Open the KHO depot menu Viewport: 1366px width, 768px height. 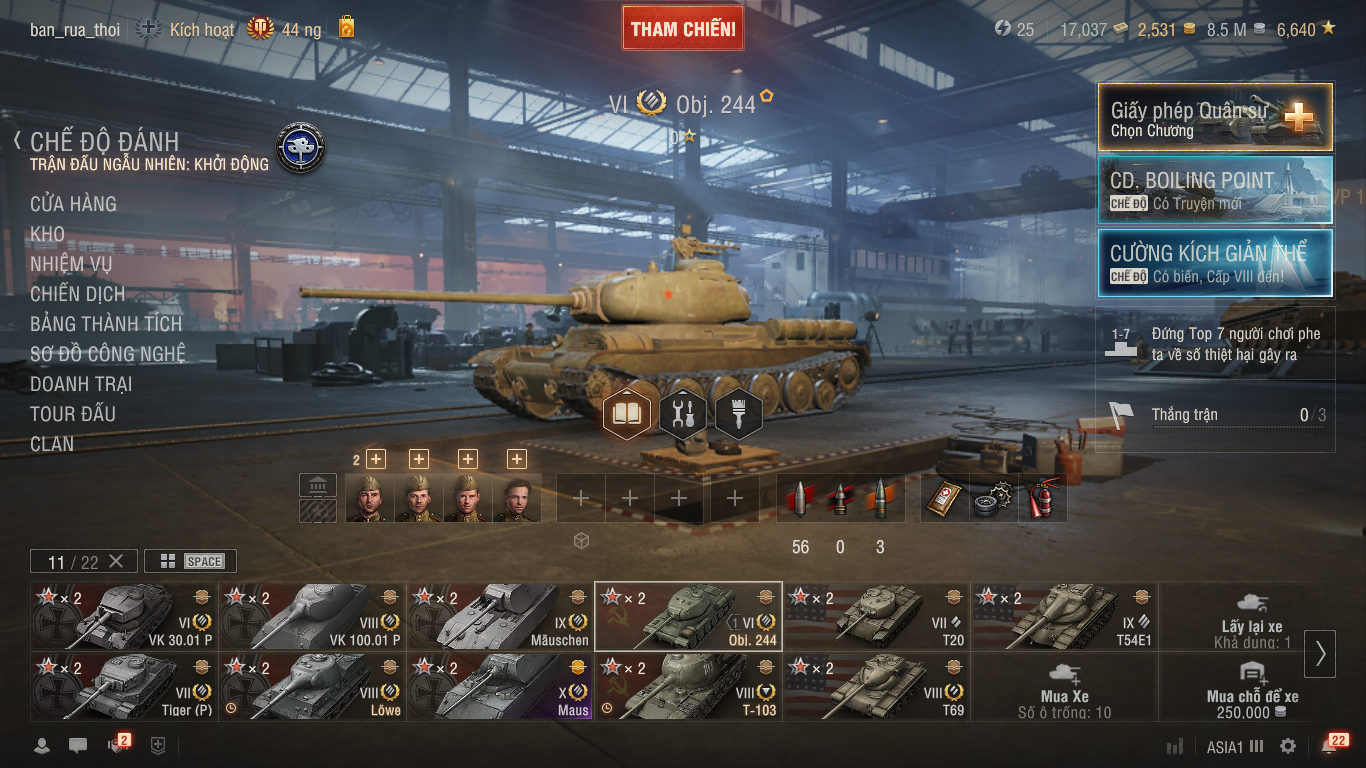point(47,234)
